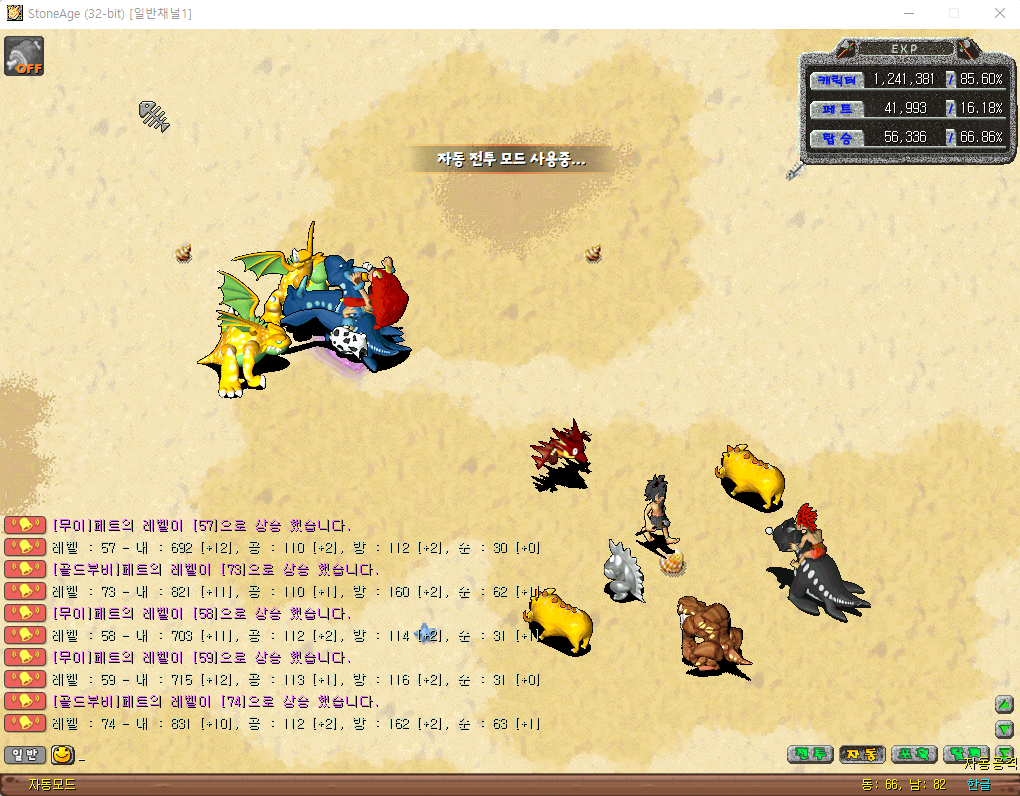Toggle the speaker OFF icon
Screen dimensions: 1020x796
click(x=23, y=55)
